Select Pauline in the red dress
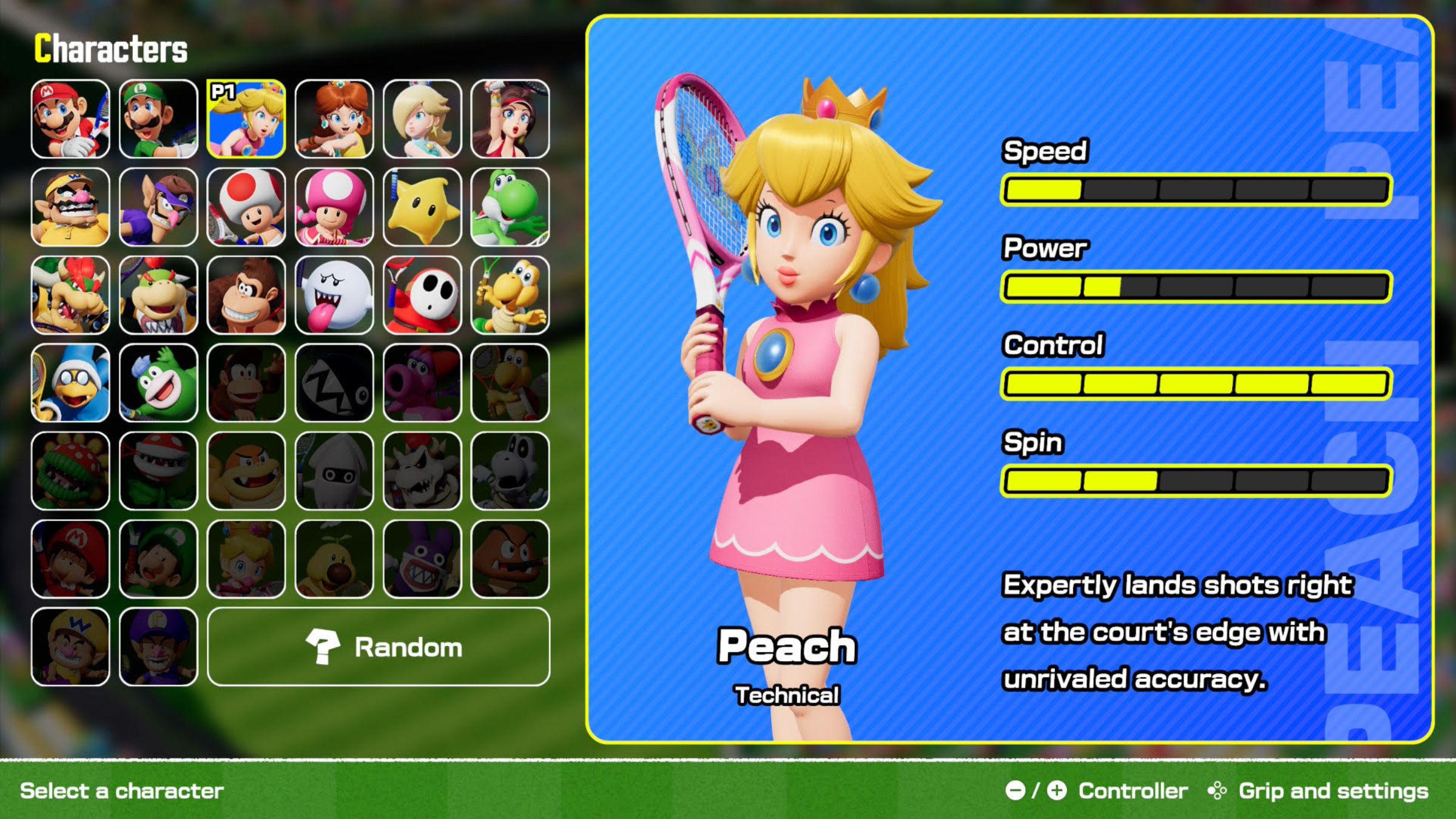Image resolution: width=1456 pixels, height=819 pixels. click(x=510, y=119)
